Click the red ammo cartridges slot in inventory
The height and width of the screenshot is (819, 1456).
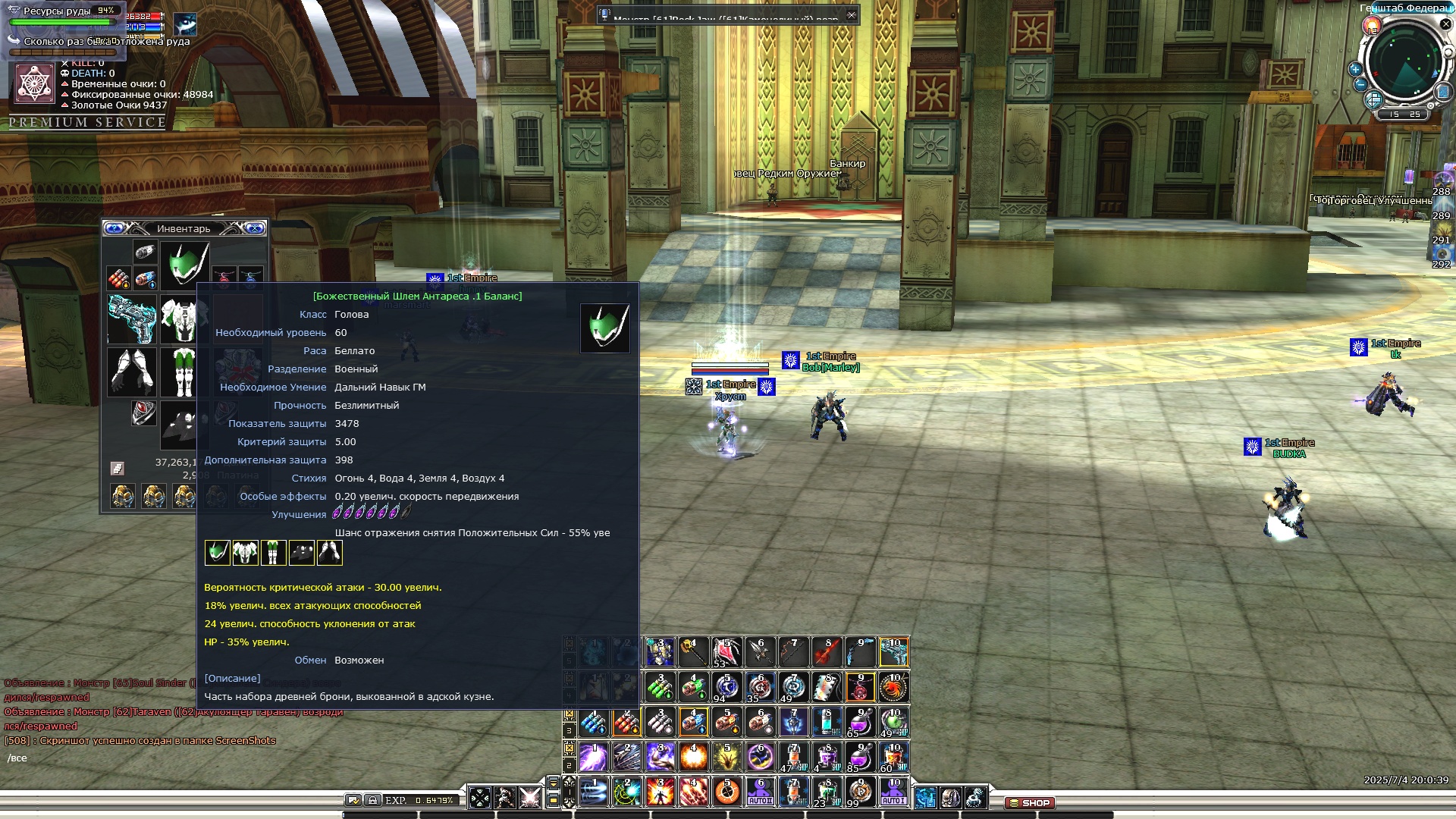point(118,278)
